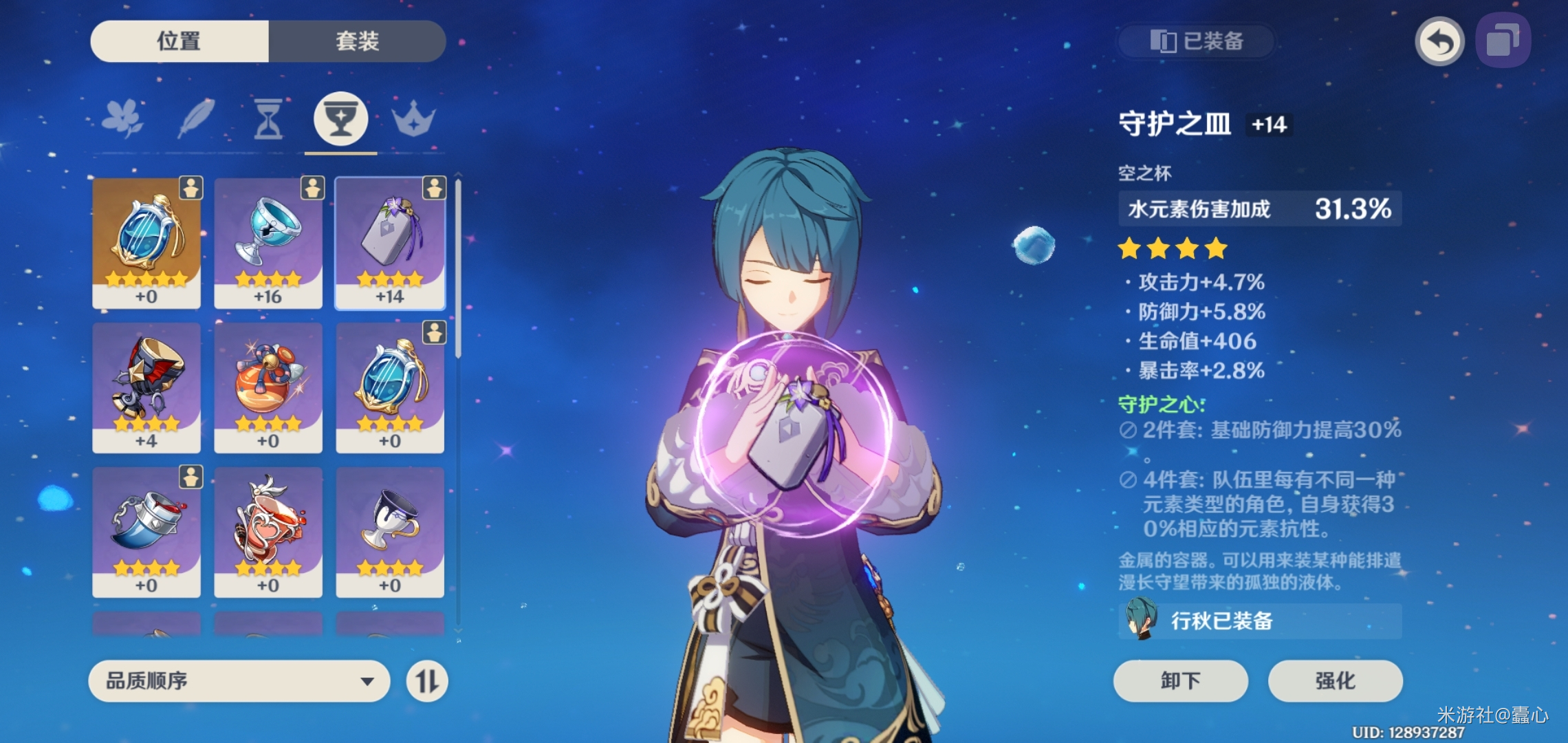Switch to the 套装 tab
The width and height of the screenshot is (1568, 743).
point(357,41)
